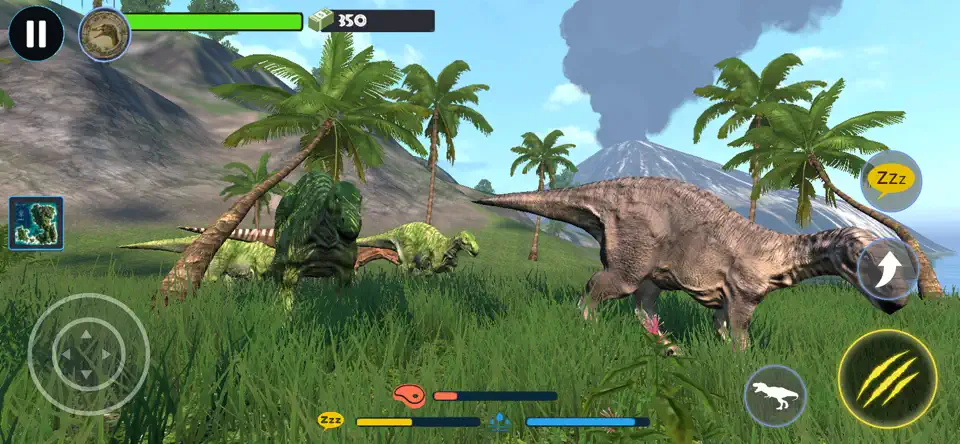The width and height of the screenshot is (960, 444).
Task: Pause the game
Action: pyautogui.click(x=36, y=34)
